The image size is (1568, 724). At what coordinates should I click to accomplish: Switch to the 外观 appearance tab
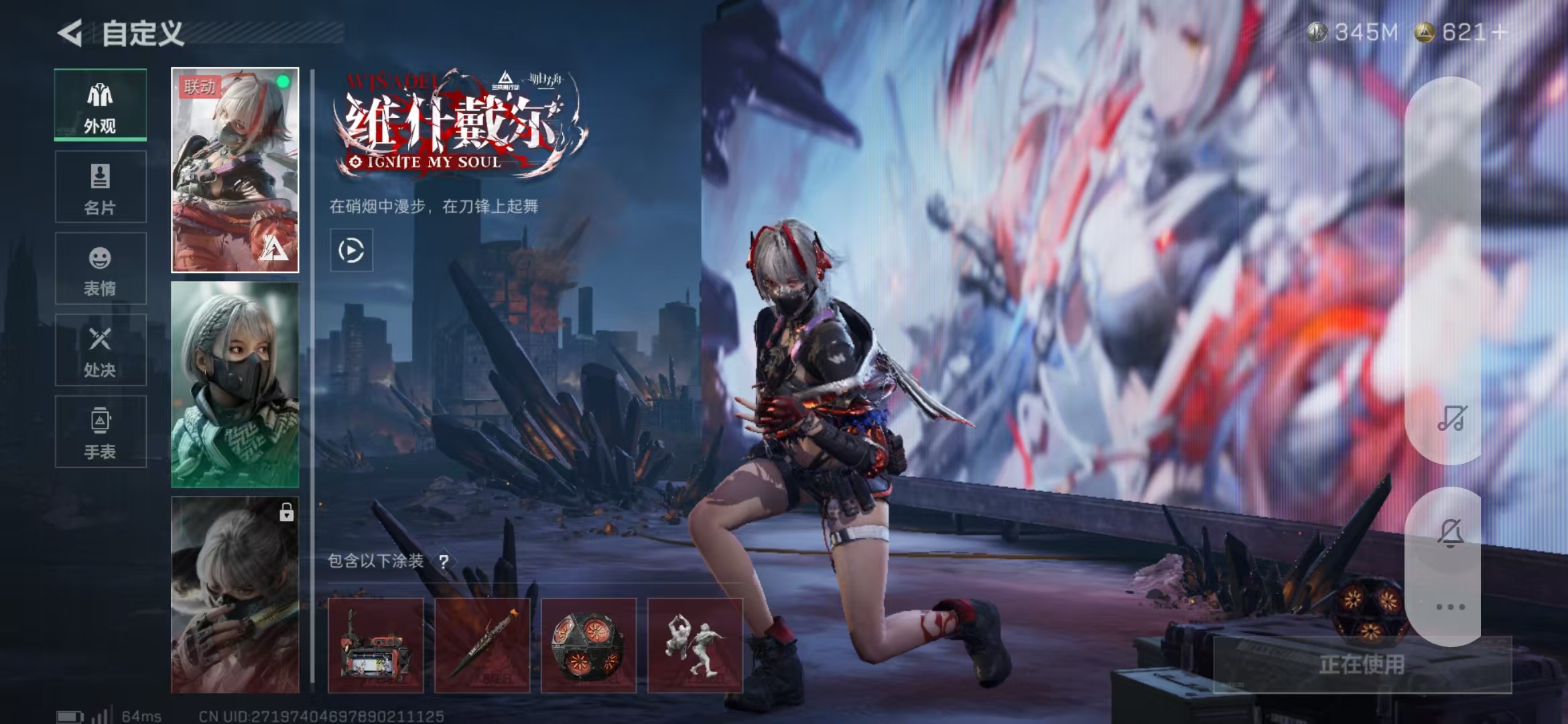coord(101,105)
